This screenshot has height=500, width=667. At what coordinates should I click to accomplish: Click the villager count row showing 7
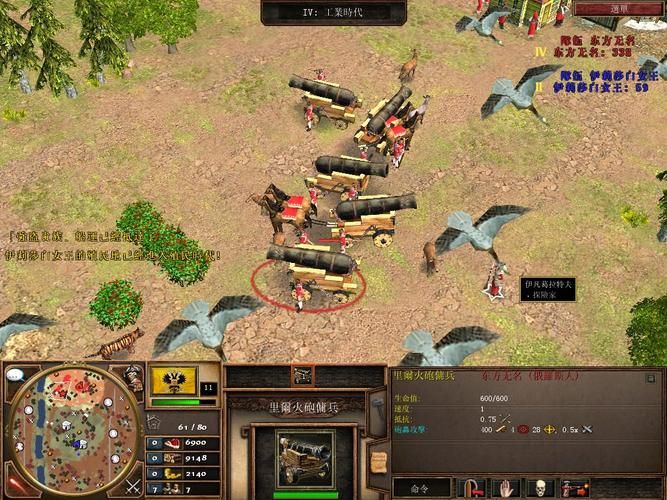pyautogui.click(x=182, y=488)
